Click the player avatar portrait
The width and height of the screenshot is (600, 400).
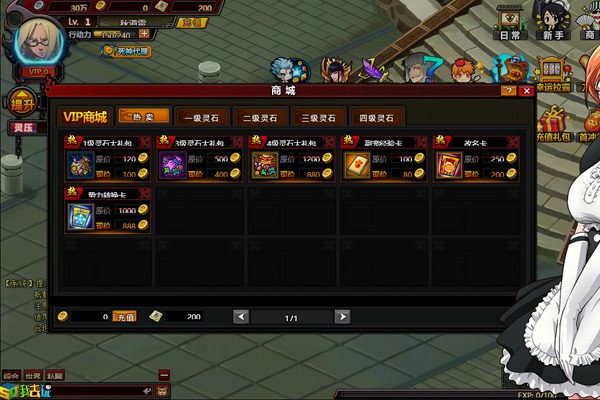pyautogui.click(x=37, y=40)
